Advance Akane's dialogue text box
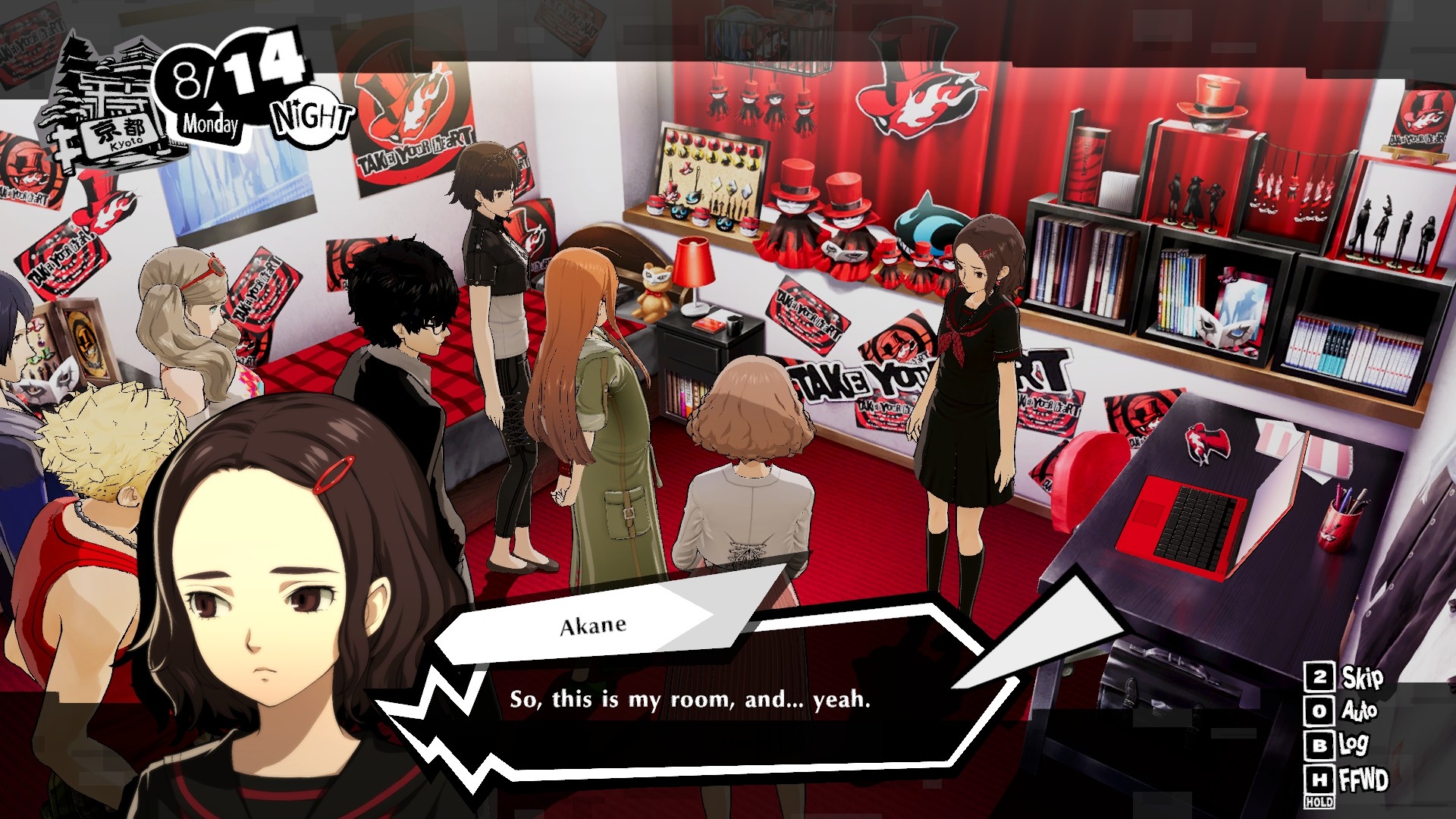Screen dimensions: 1456x819 coord(690,699)
